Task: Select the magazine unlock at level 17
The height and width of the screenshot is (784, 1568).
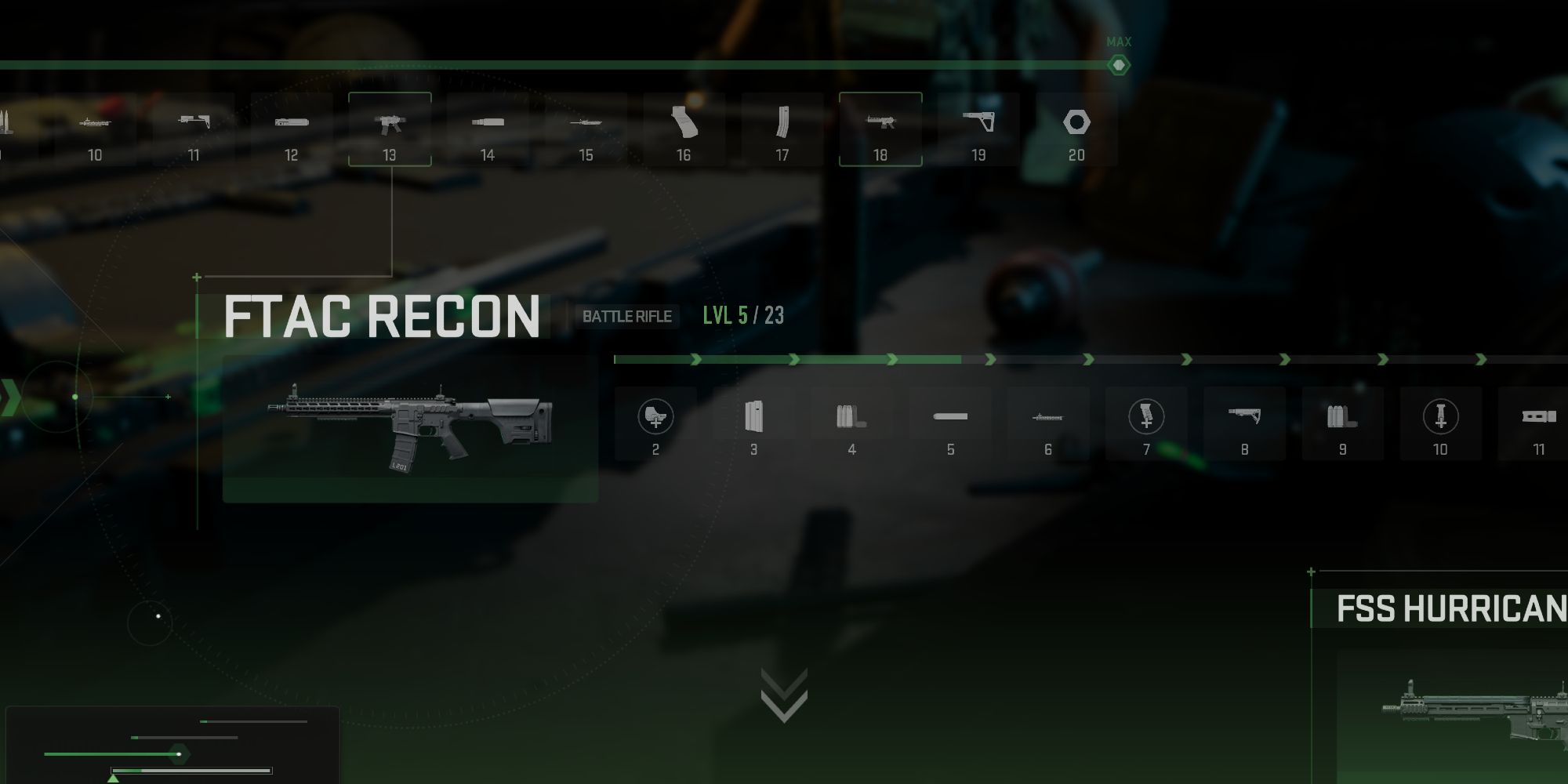Action: (x=782, y=124)
